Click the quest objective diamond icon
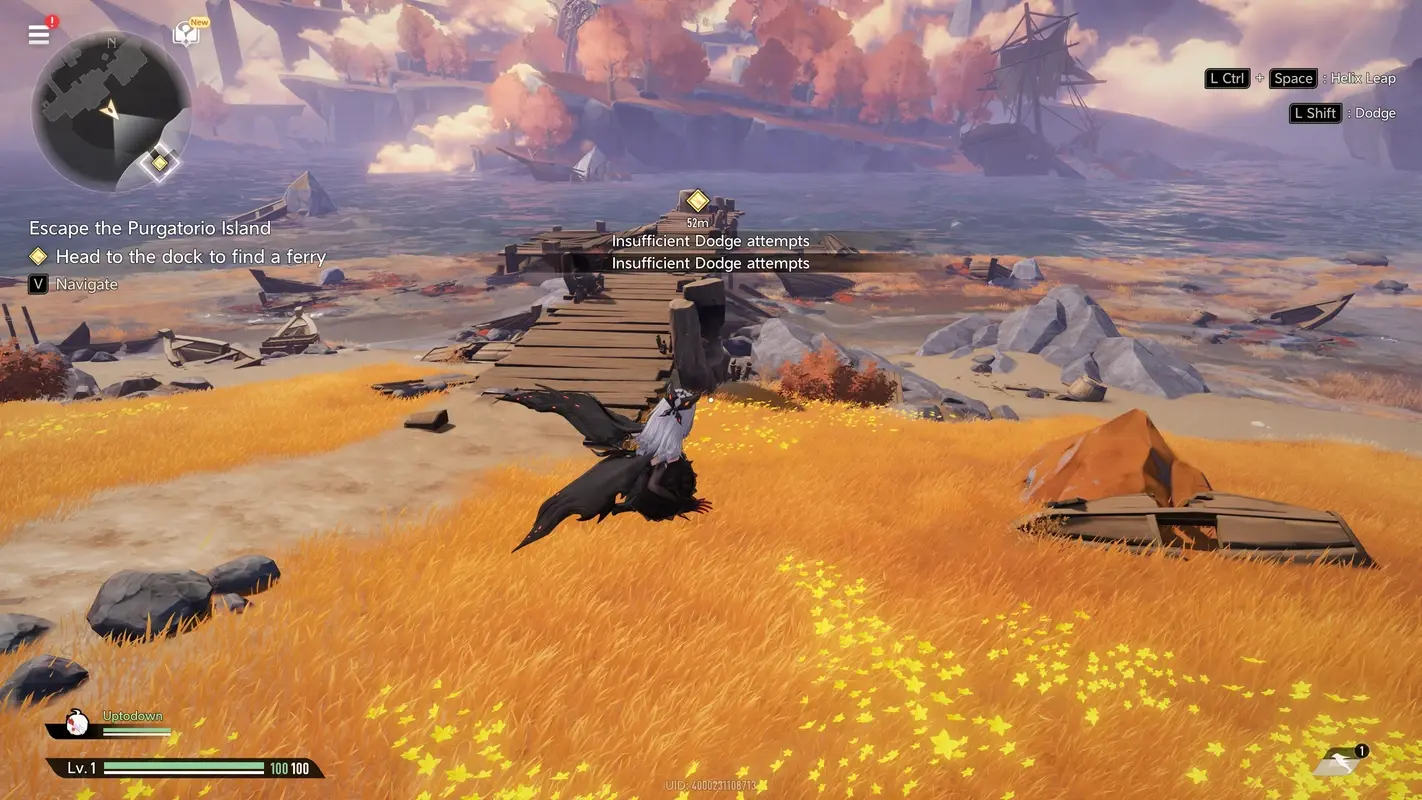The width and height of the screenshot is (1422, 800). 38,256
